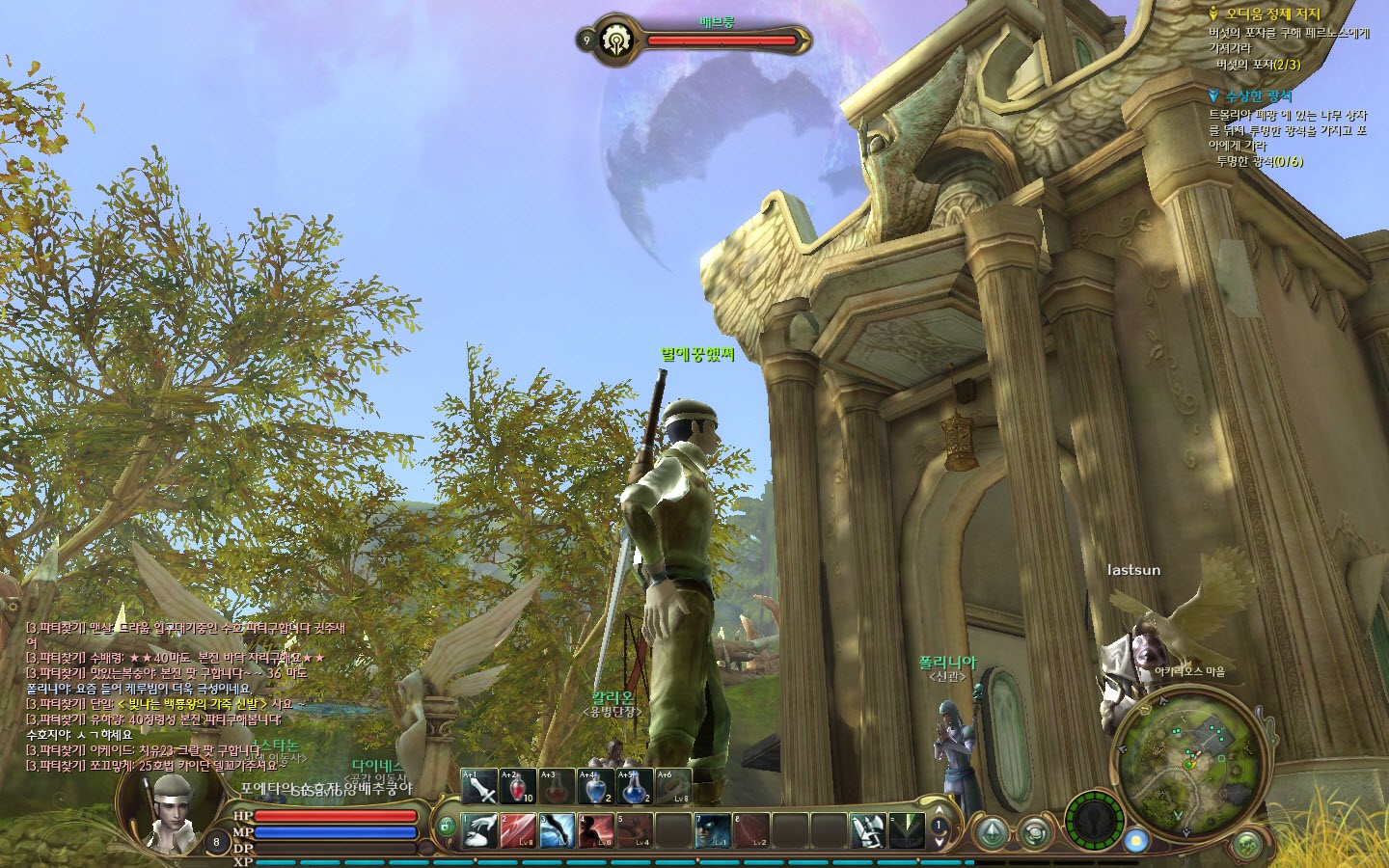Activate the masked face skill in slot 7

pos(712,830)
